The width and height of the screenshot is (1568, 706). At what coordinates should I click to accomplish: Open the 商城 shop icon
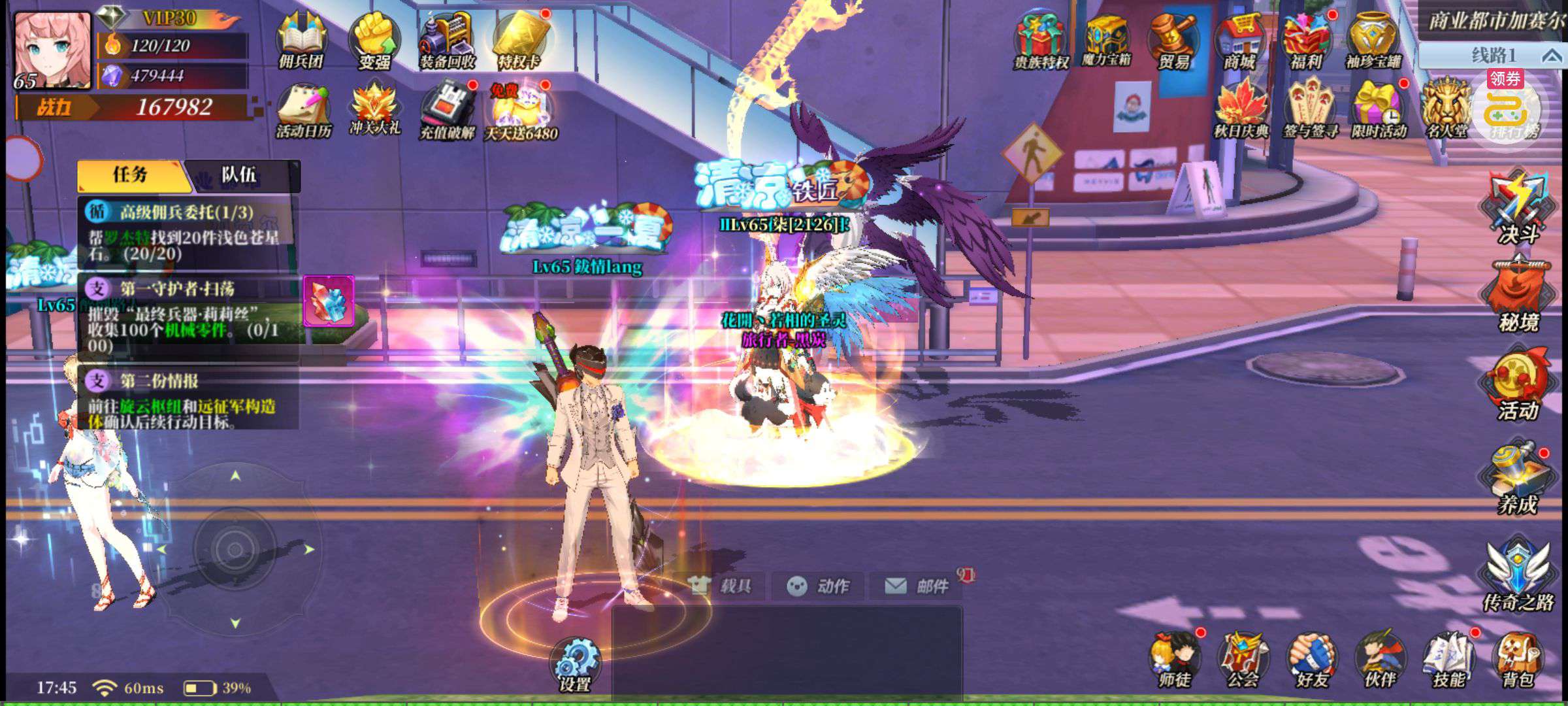(x=1240, y=41)
